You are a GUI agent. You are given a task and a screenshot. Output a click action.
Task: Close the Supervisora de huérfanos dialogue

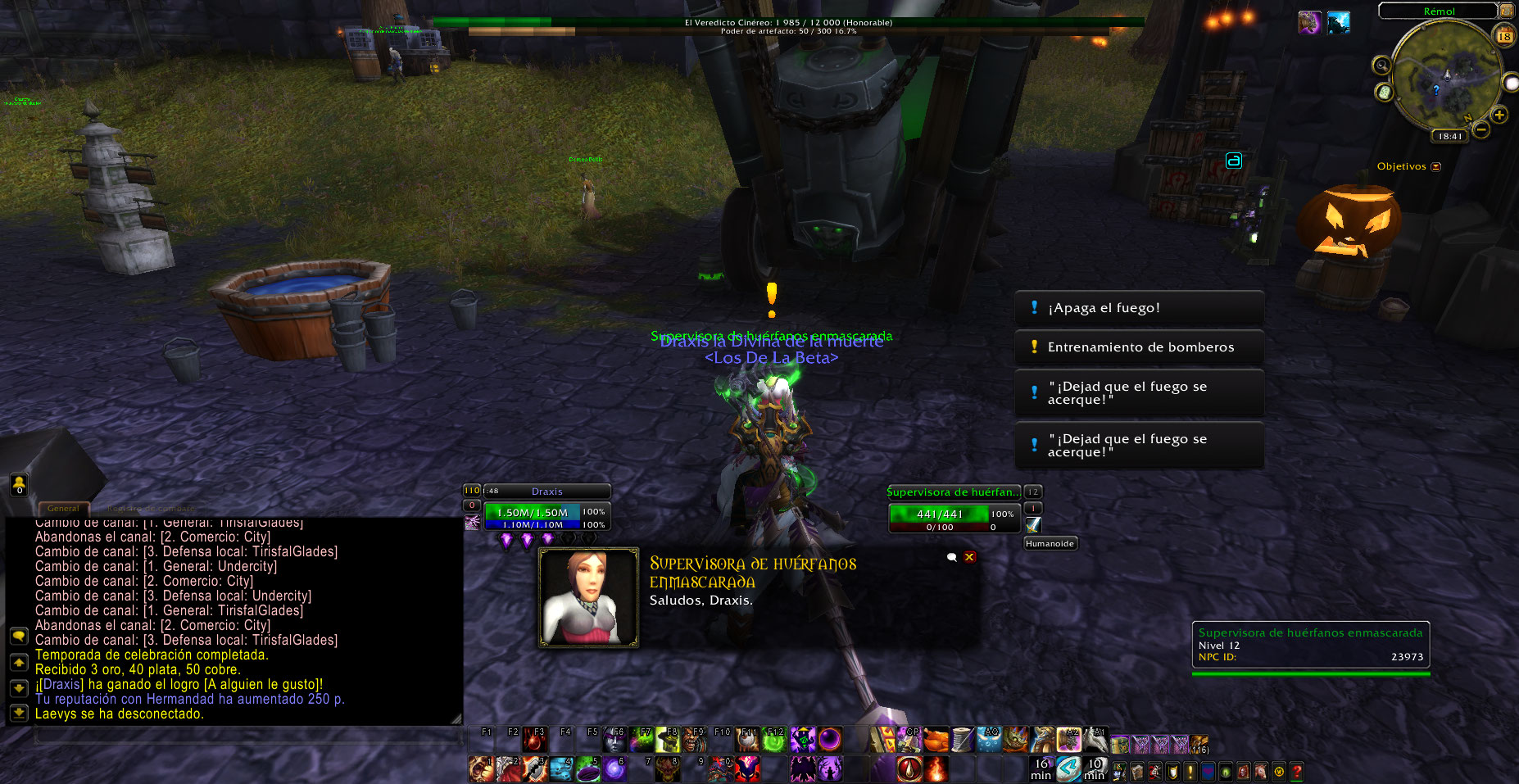pos(970,557)
